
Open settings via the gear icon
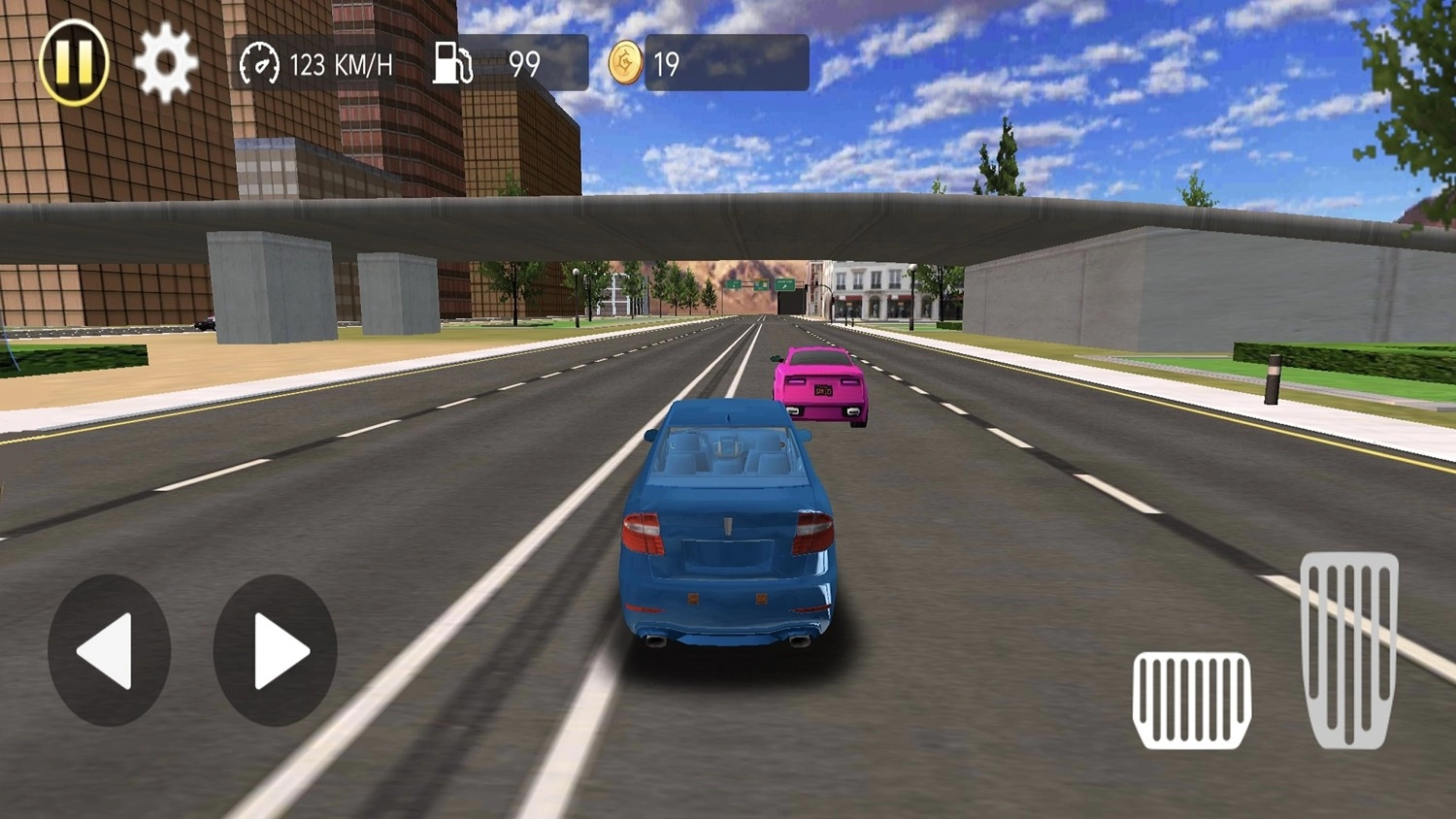tap(165, 64)
